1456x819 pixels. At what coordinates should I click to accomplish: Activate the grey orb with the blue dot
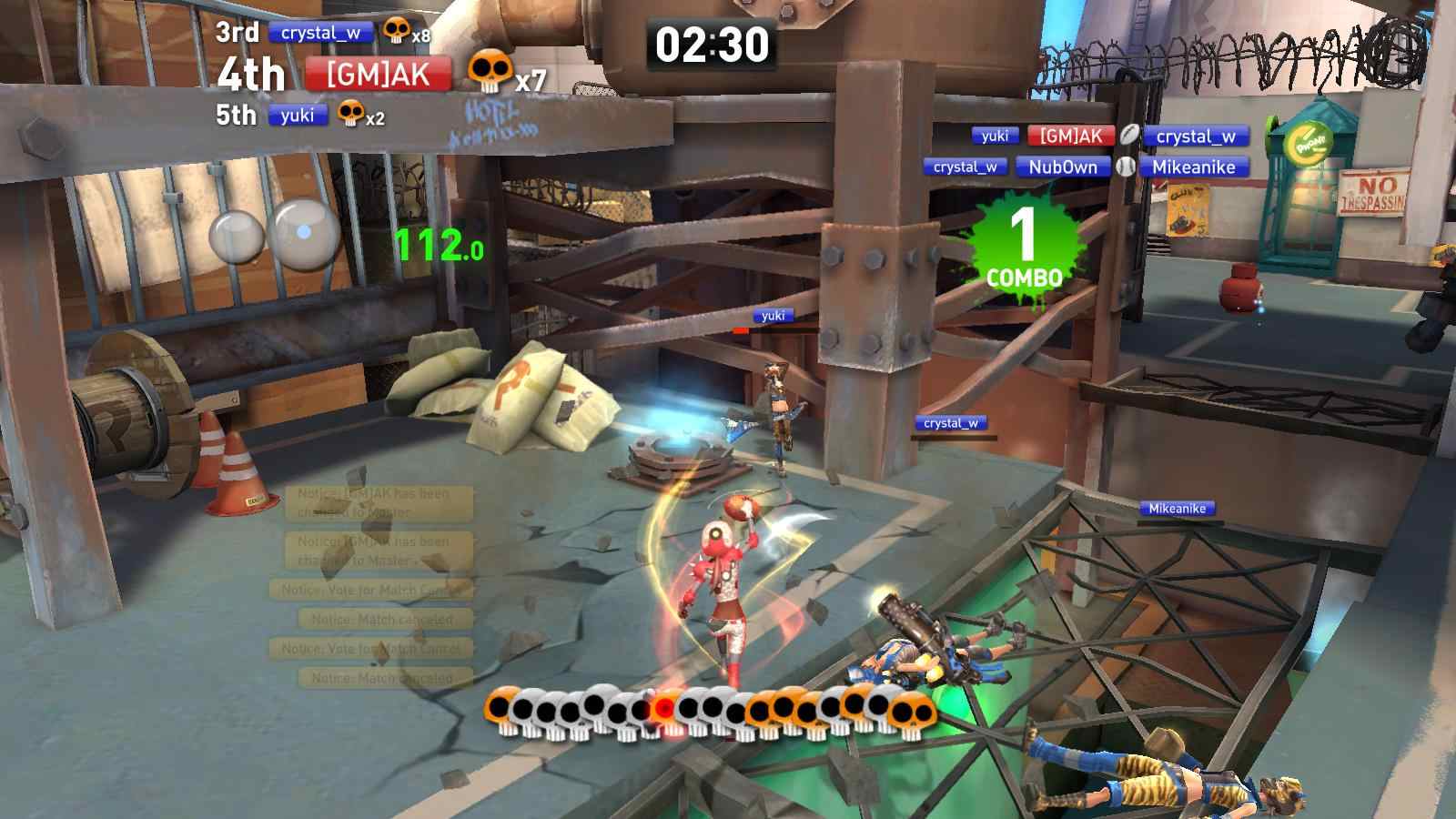click(x=306, y=233)
